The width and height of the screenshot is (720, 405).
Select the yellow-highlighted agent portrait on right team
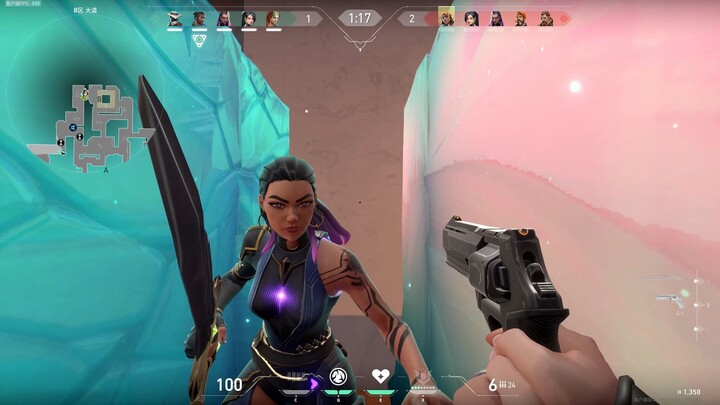click(446, 18)
